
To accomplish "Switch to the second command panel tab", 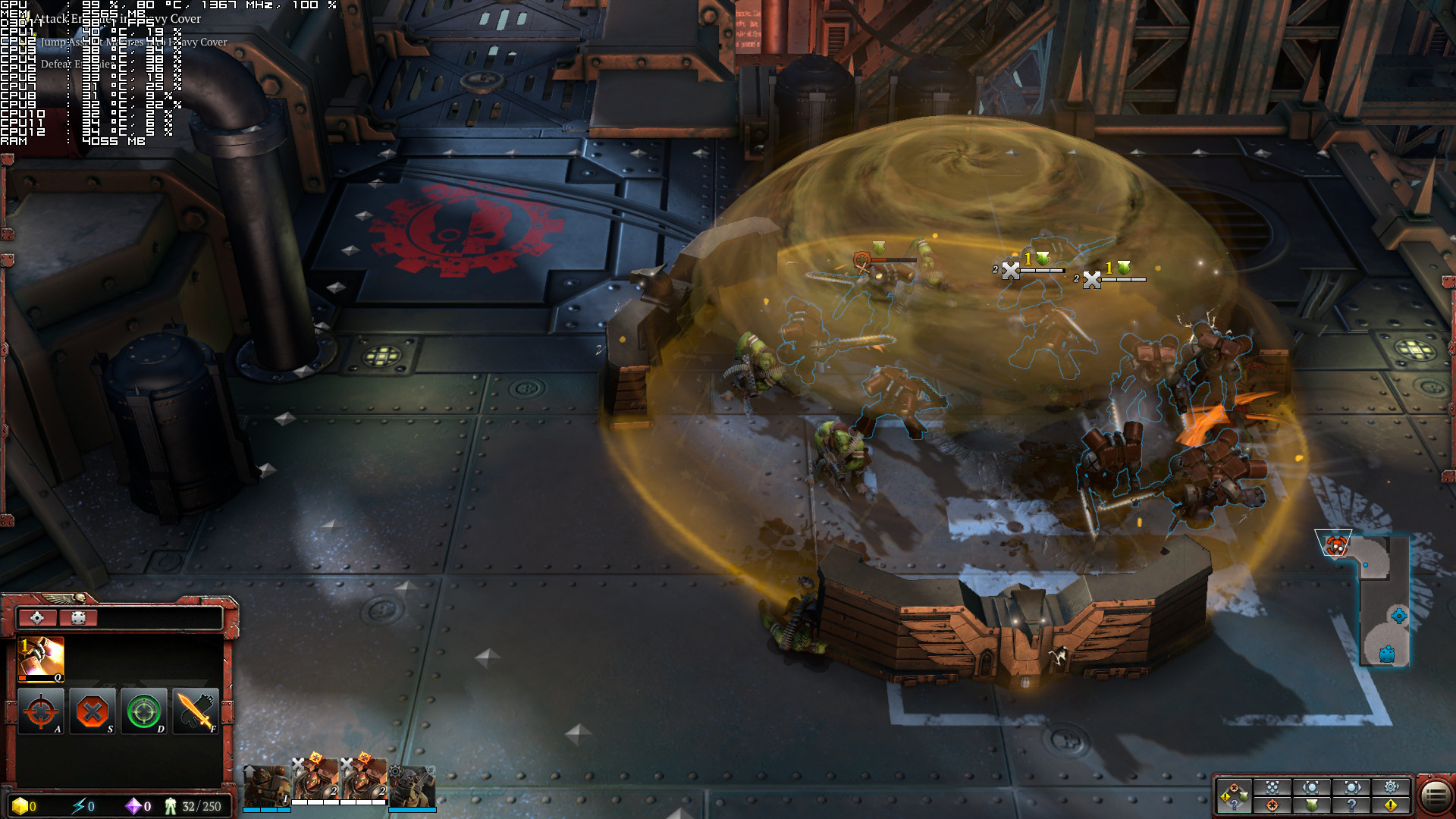I will [78, 617].
